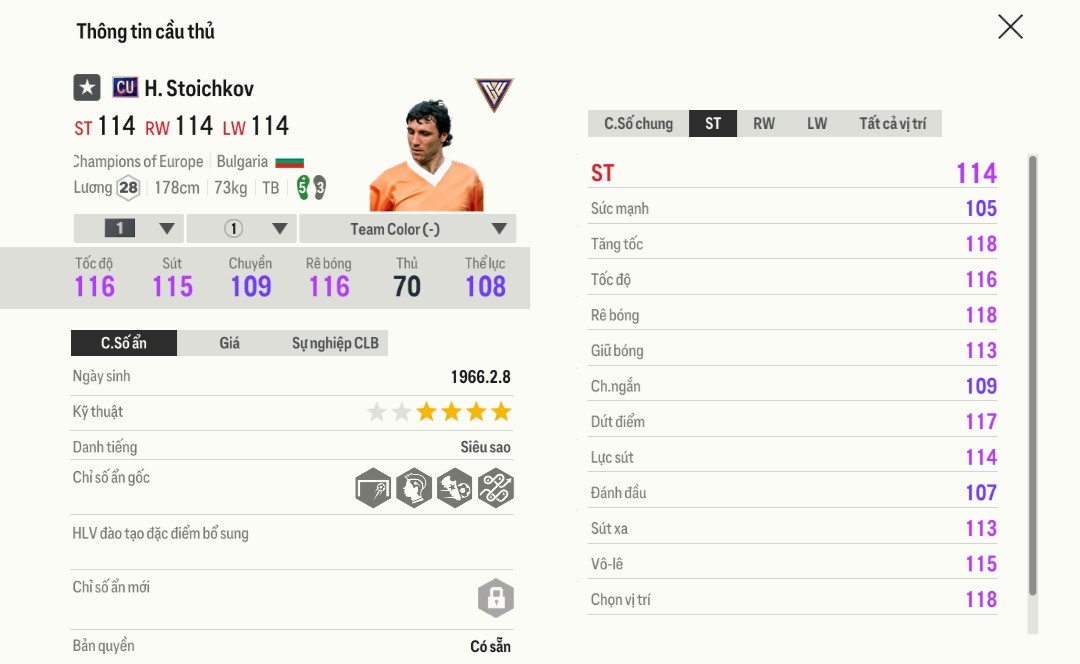Click H. Stoichkov's player portrait
The width and height of the screenshot is (1080, 664).
[427, 155]
